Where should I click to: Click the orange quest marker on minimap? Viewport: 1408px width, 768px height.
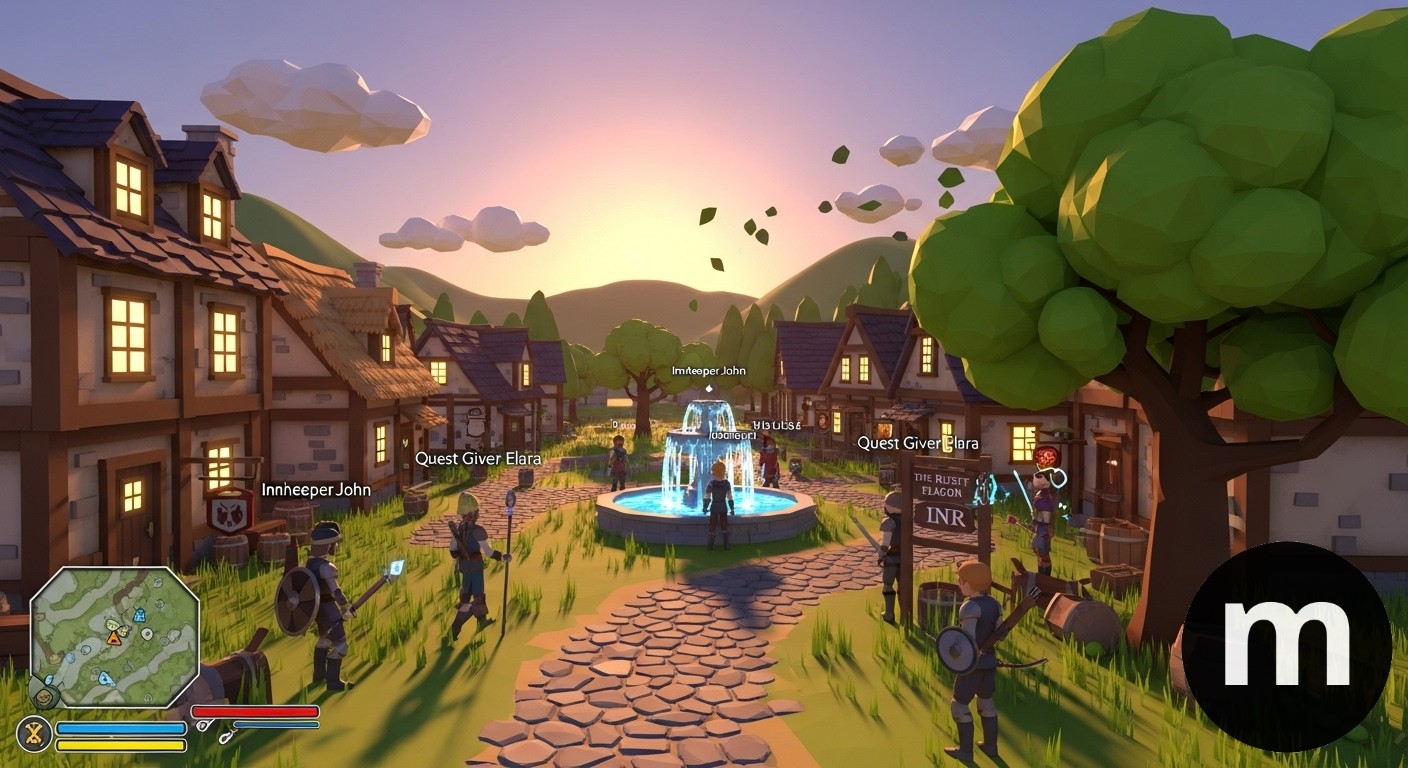tap(113, 638)
